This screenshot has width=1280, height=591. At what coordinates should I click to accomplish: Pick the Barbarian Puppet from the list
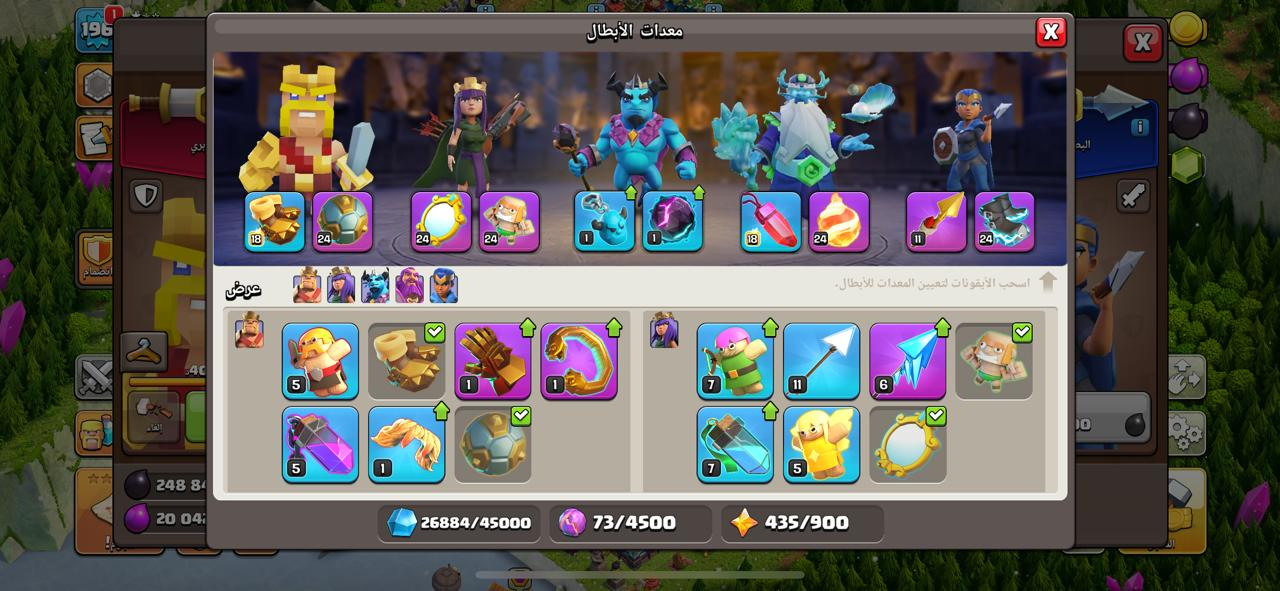point(320,361)
